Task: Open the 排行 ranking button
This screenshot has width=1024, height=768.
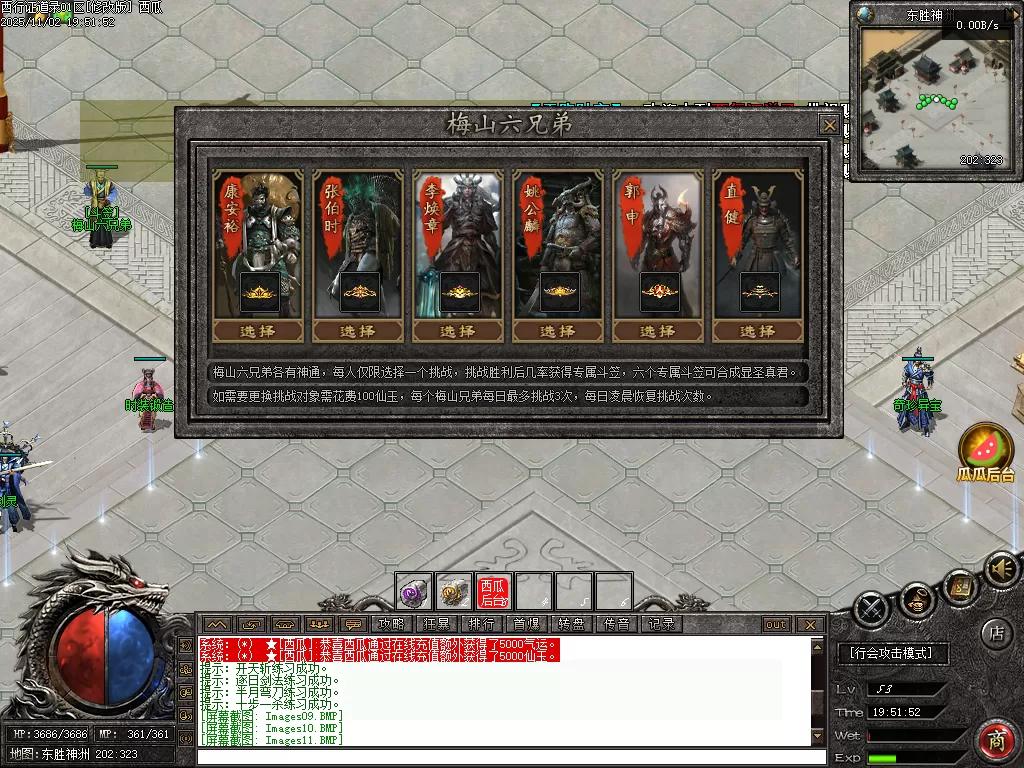Action: [481, 624]
